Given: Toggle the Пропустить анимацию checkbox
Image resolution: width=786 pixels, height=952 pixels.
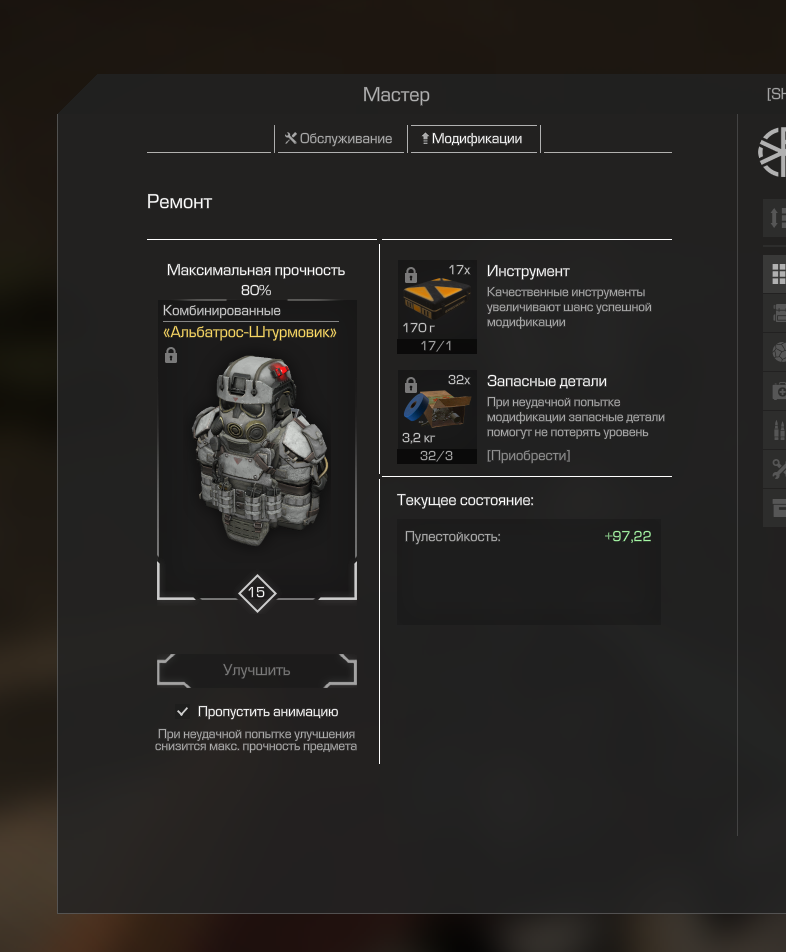Looking at the screenshot, I should (x=183, y=712).
